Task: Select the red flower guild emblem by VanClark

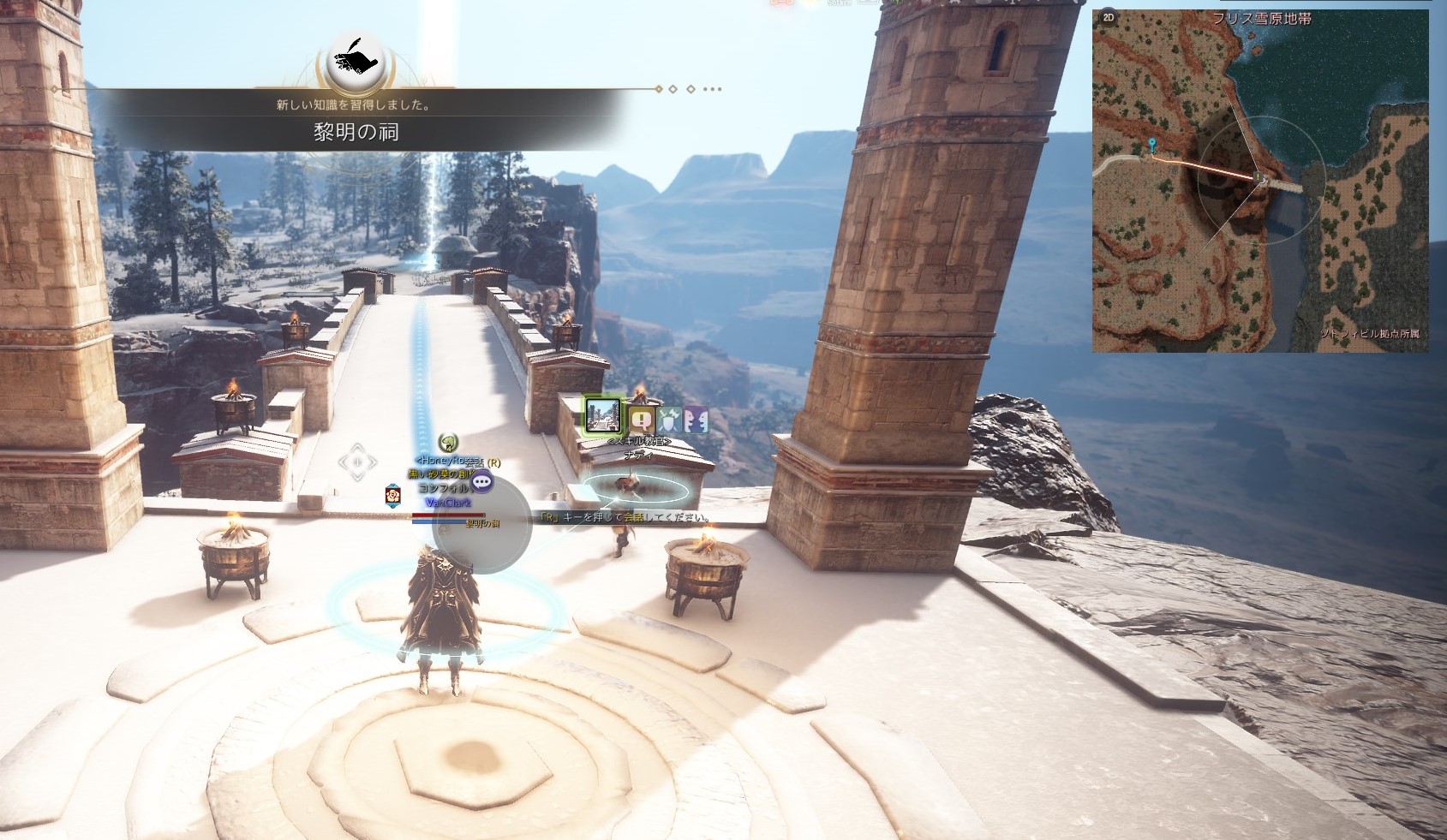Action: click(x=392, y=494)
